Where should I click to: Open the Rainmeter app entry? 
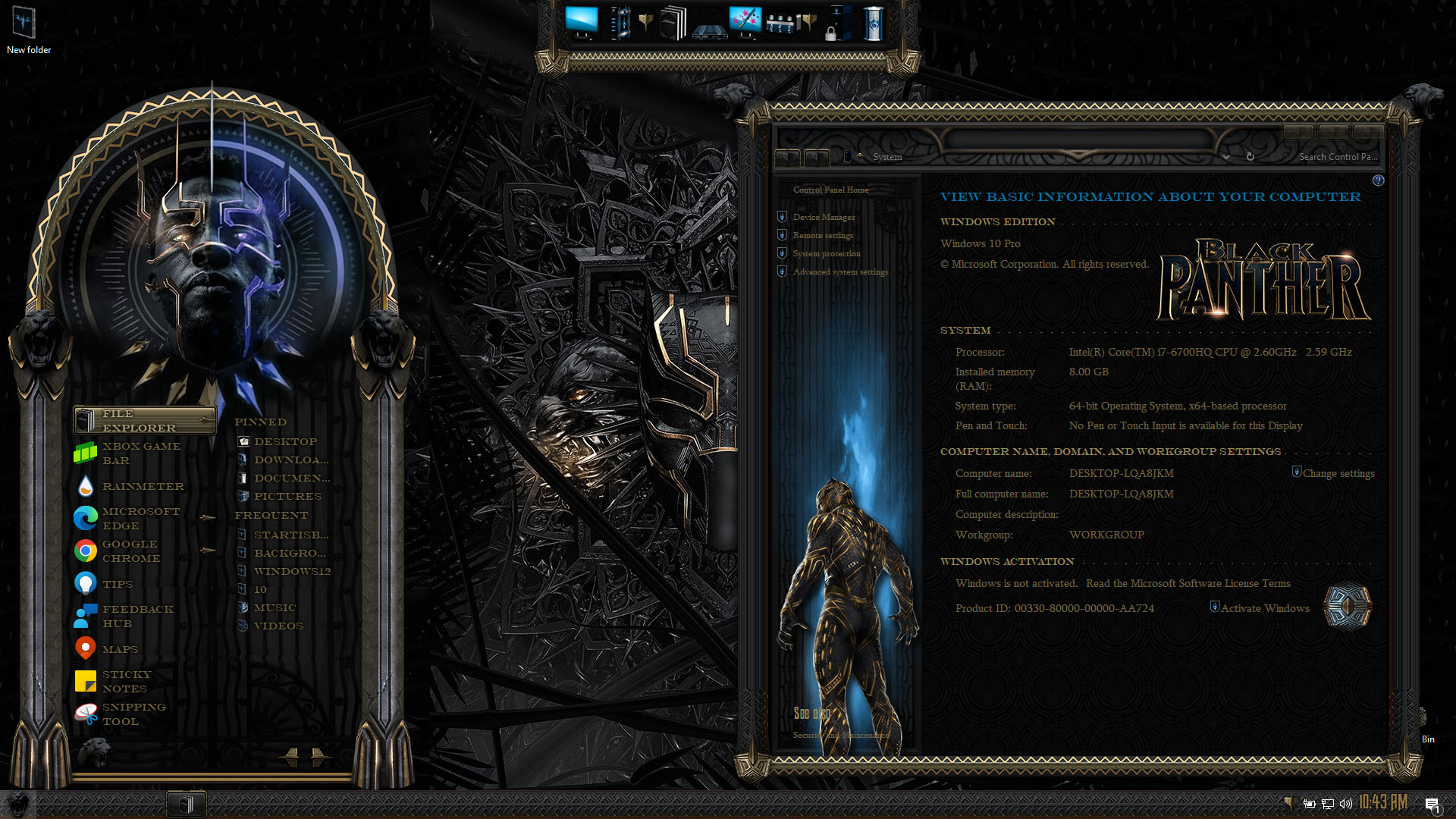pyautogui.click(x=143, y=486)
